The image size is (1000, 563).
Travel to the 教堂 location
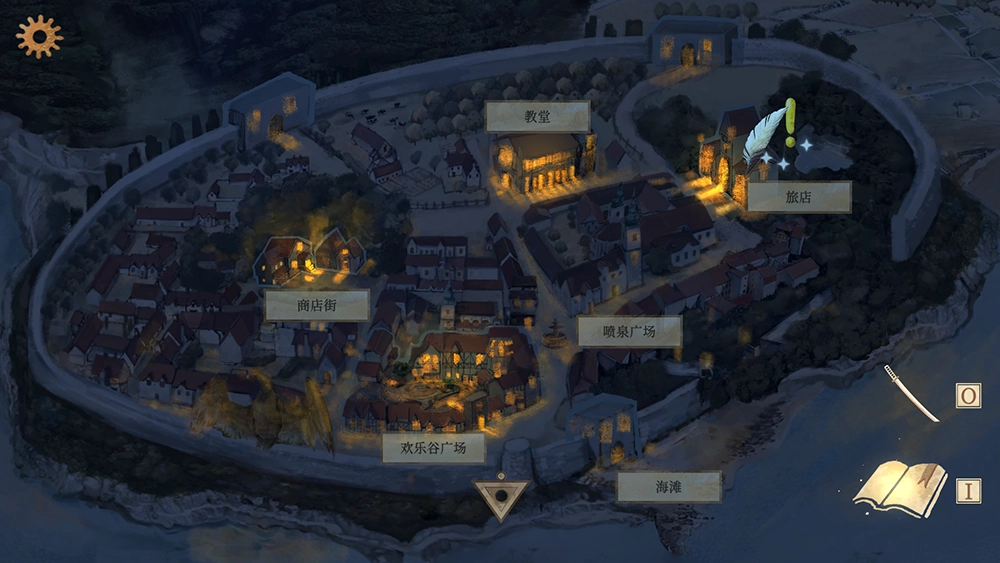(537, 116)
